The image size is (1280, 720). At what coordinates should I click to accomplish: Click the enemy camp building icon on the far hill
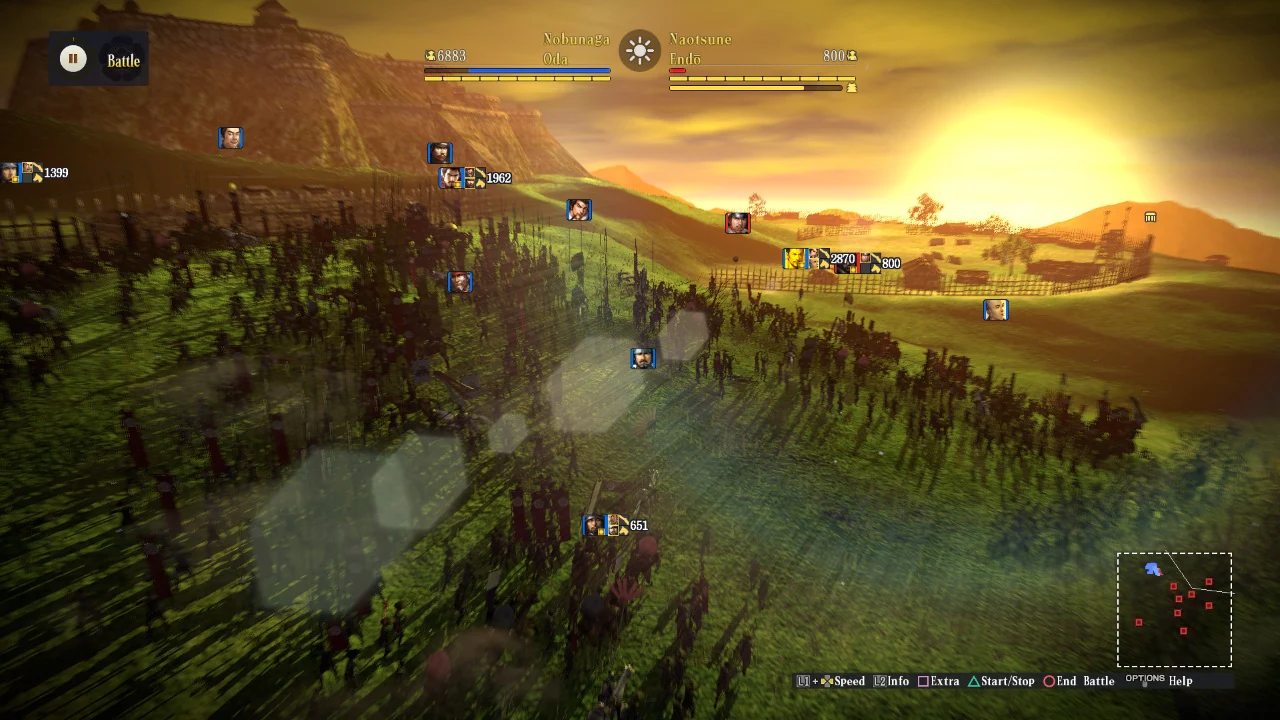coord(1150,216)
